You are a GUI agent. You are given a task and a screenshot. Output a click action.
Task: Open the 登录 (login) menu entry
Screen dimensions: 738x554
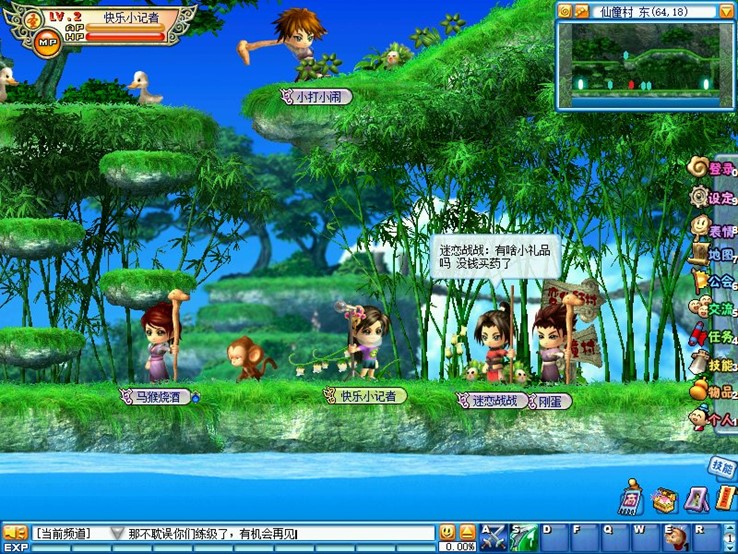[x=714, y=169]
